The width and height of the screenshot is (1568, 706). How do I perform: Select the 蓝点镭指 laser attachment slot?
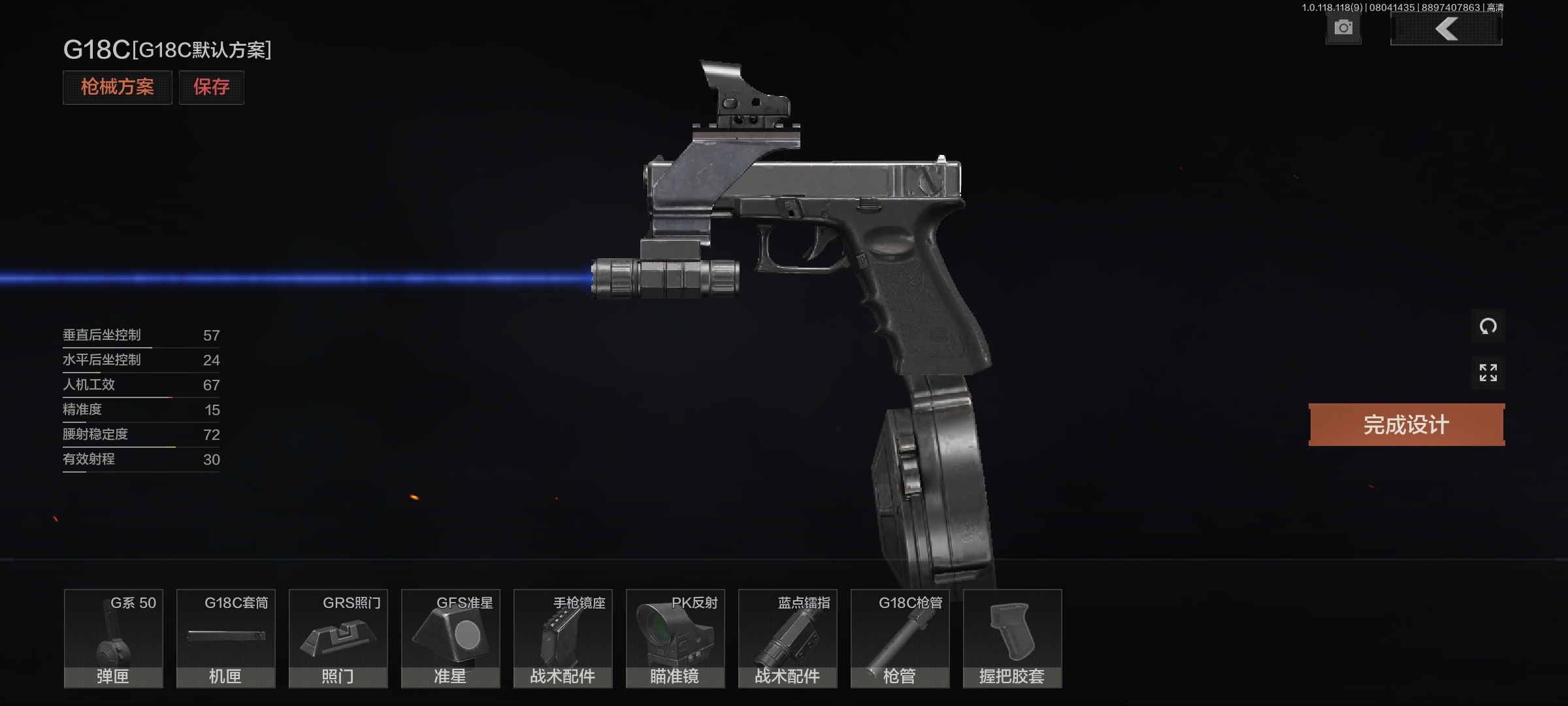(788, 639)
